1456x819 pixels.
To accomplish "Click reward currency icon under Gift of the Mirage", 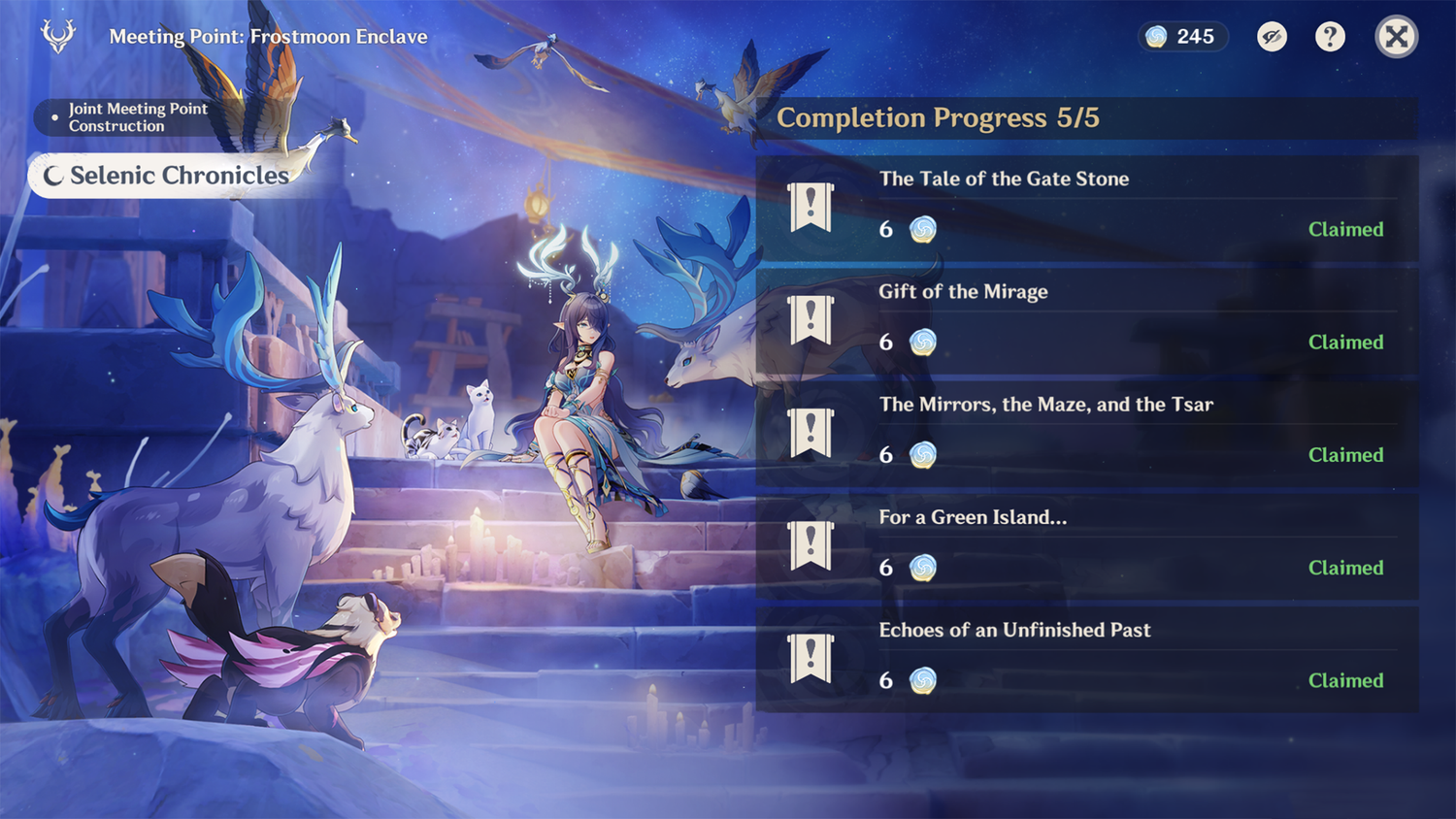I will (x=922, y=342).
